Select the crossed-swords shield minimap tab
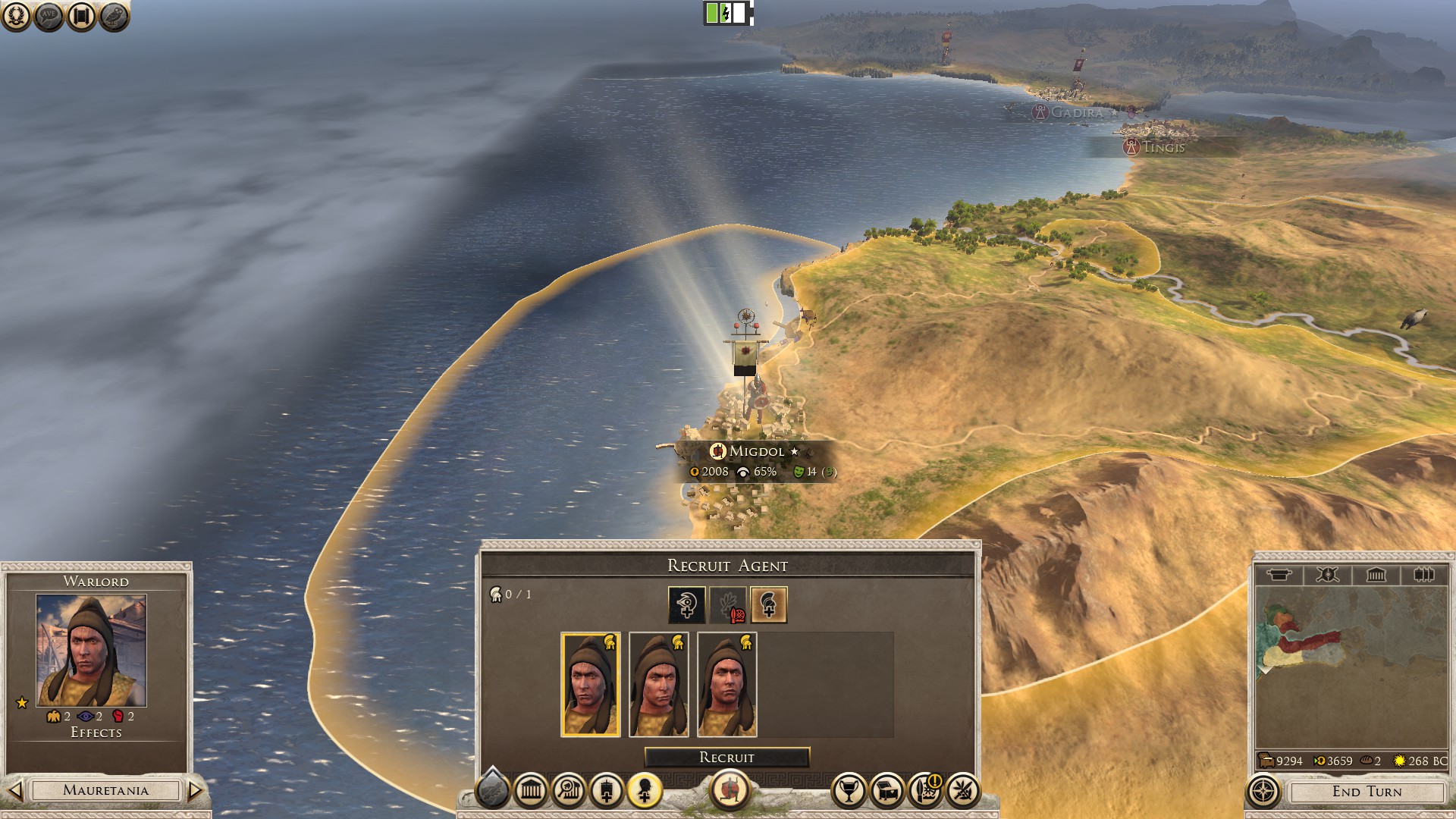 coord(1327,575)
